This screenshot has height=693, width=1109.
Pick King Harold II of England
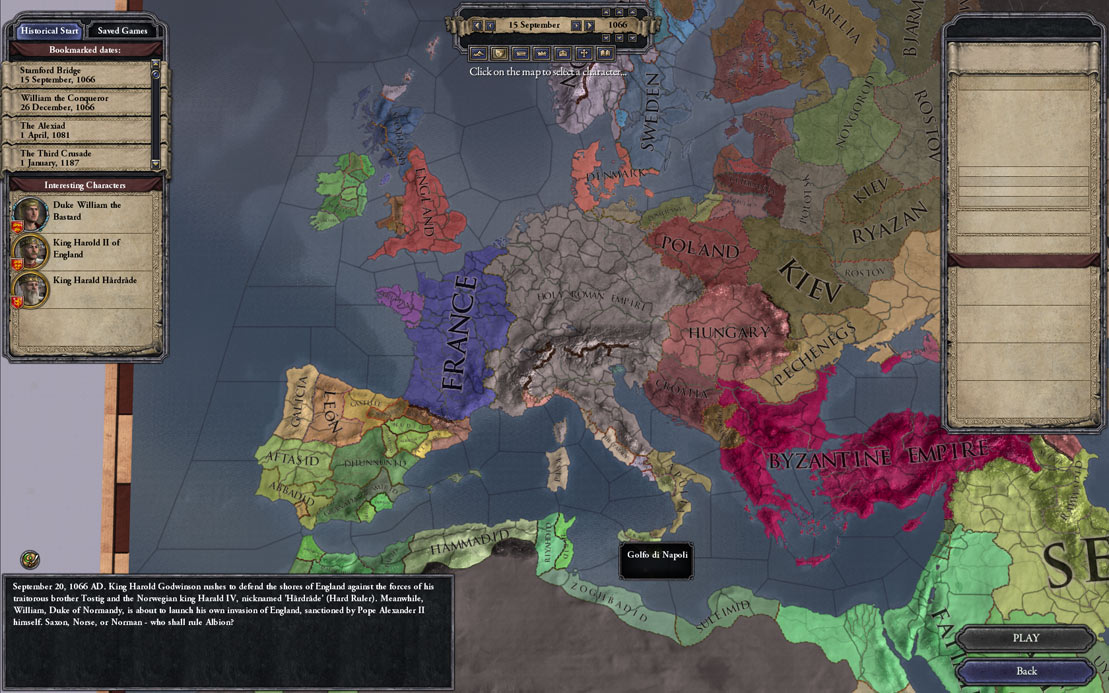tap(85, 248)
